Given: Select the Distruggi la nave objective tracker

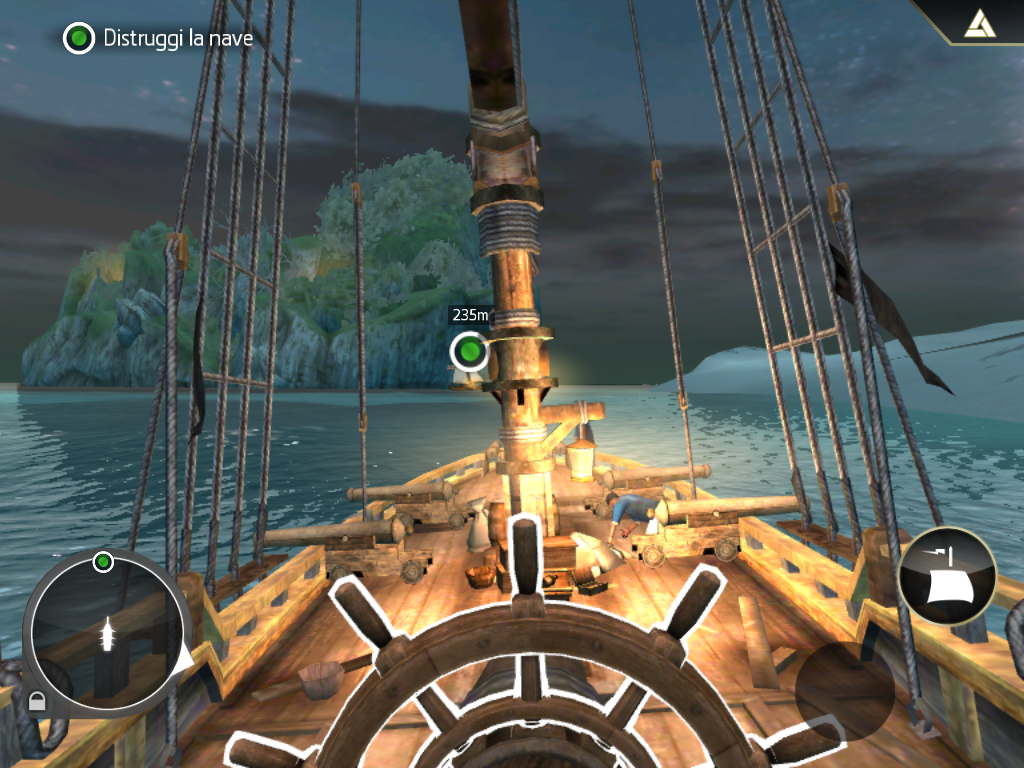Looking at the screenshot, I should coord(158,39).
